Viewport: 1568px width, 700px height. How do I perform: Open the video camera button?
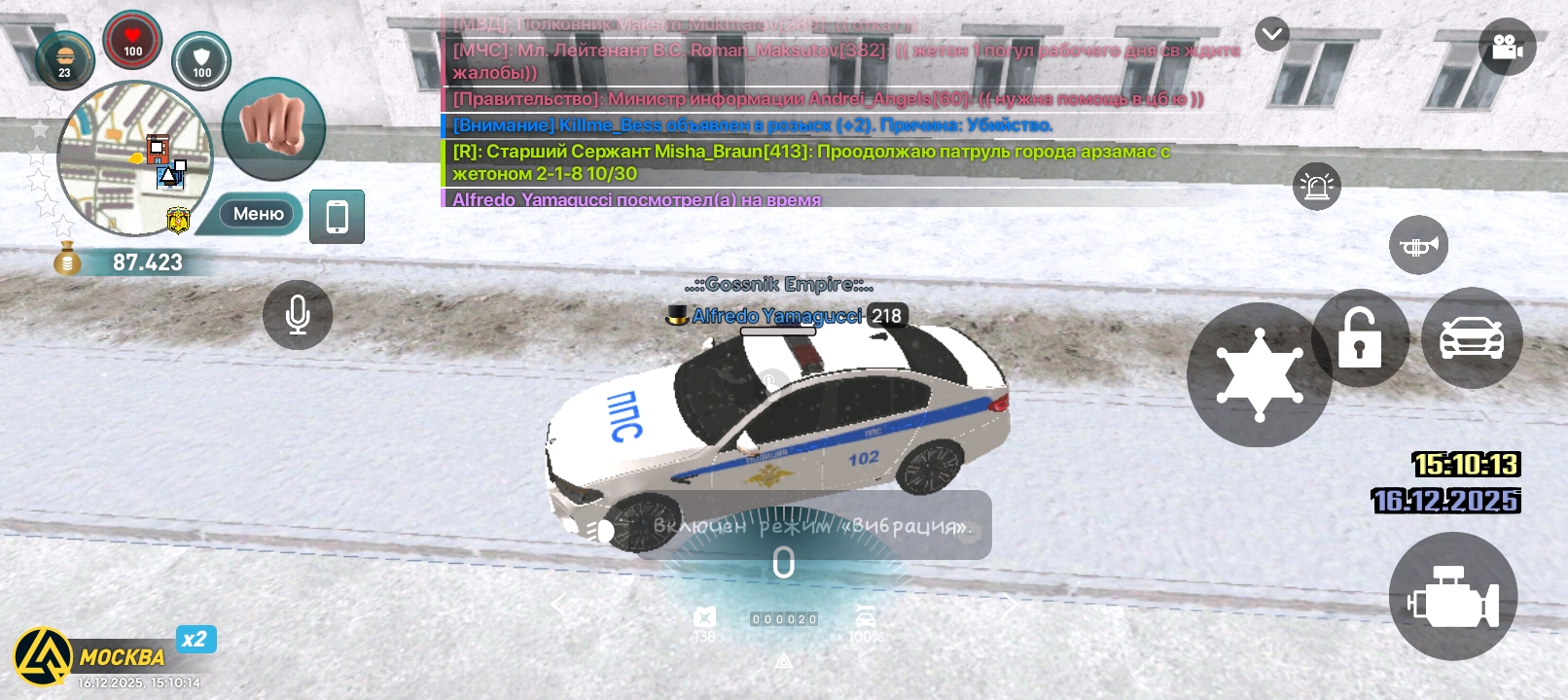click(1507, 47)
